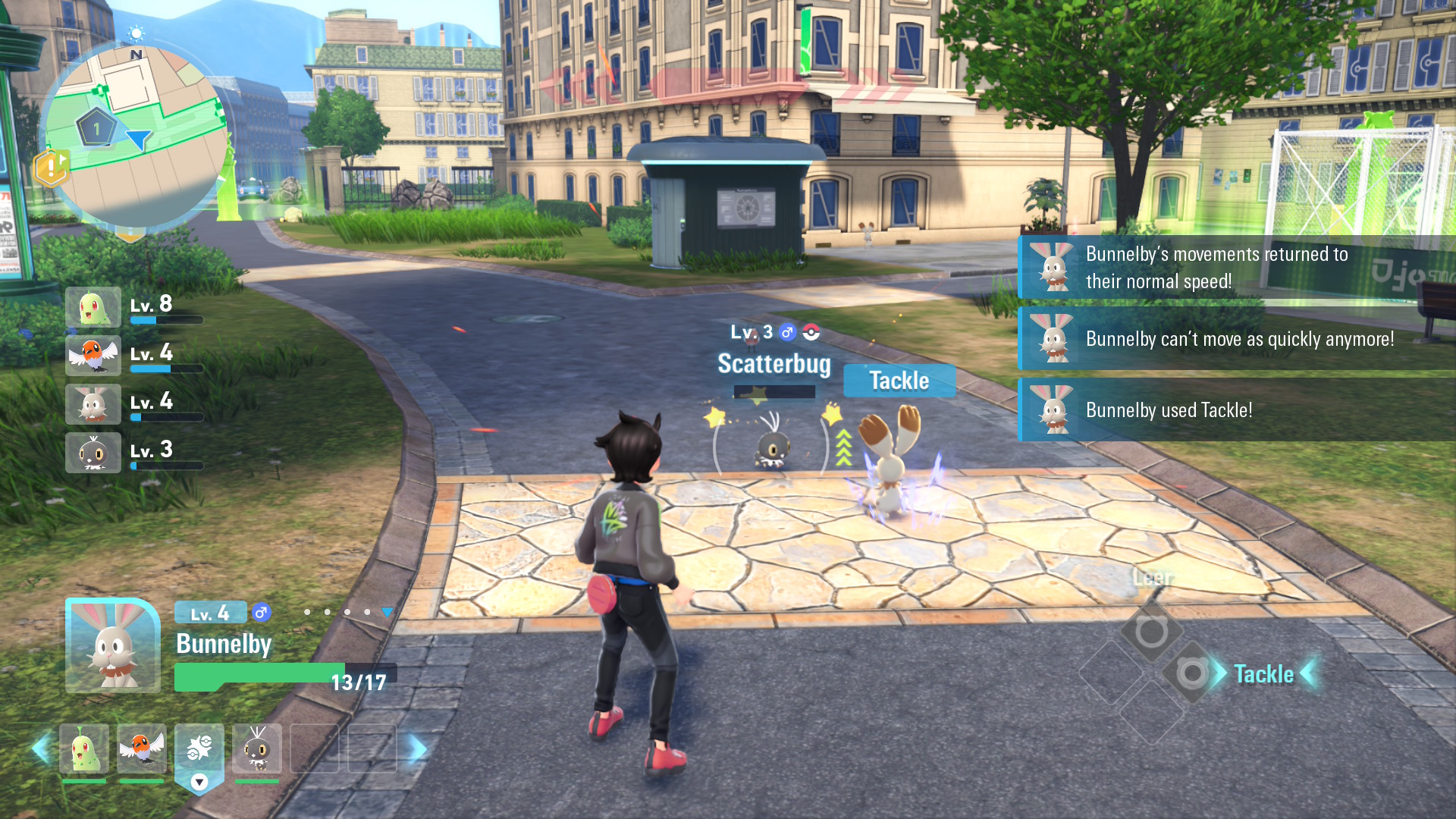Select the yellow exclamation alert icon

click(x=52, y=167)
